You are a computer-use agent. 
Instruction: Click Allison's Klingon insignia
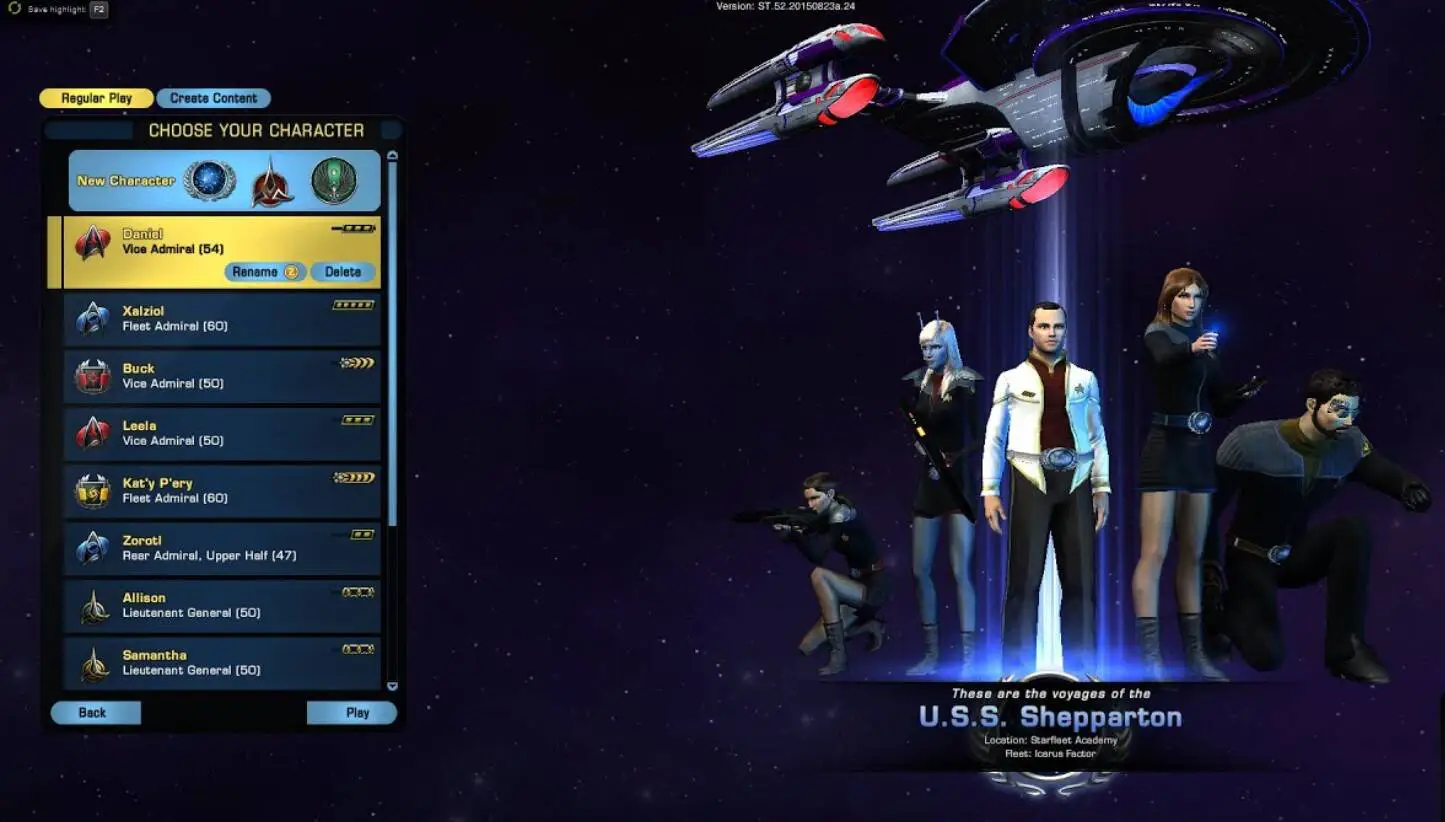pos(93,604)
